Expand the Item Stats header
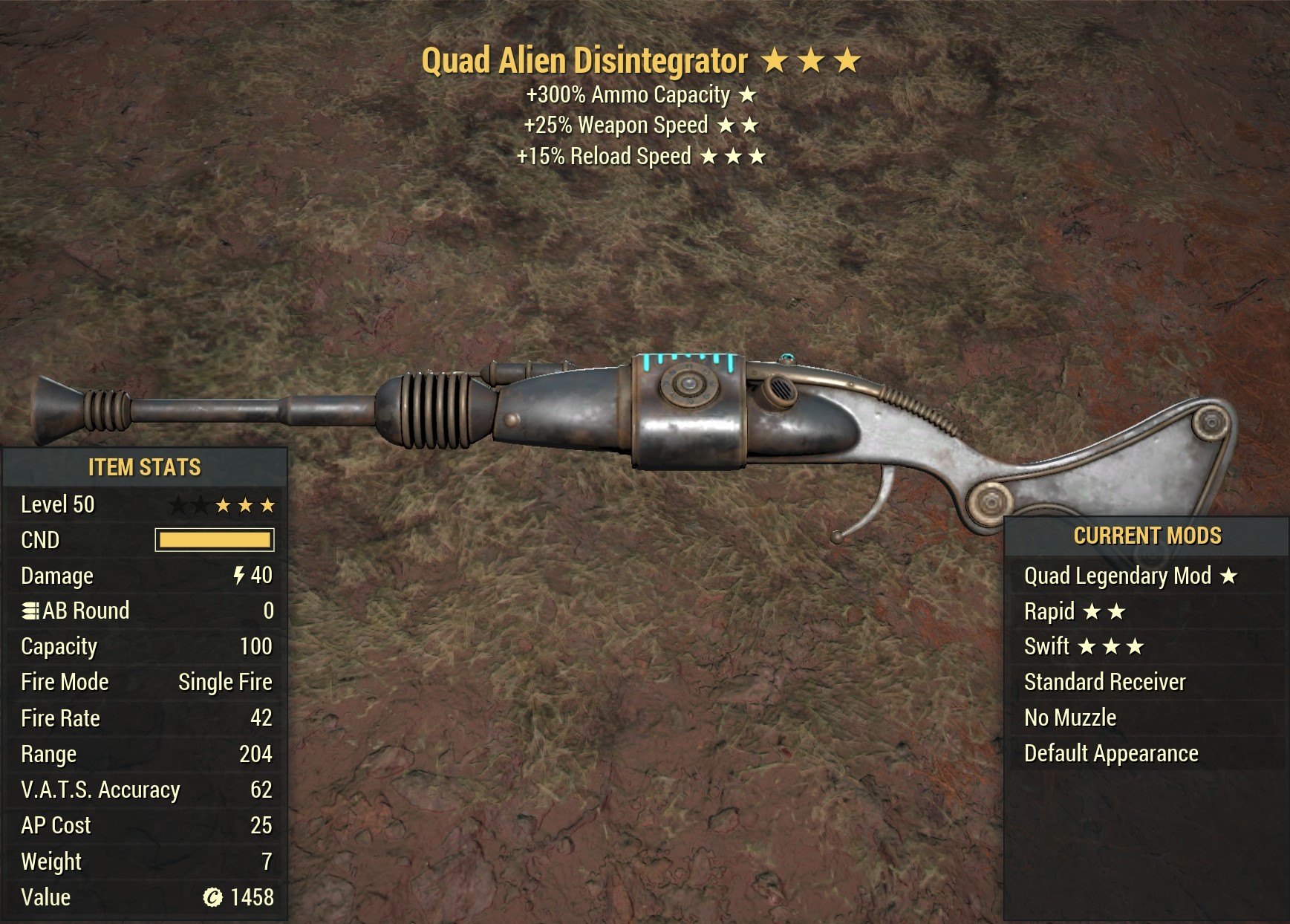The height and width of the screenshot is (924, 1290). coord(145,468)
